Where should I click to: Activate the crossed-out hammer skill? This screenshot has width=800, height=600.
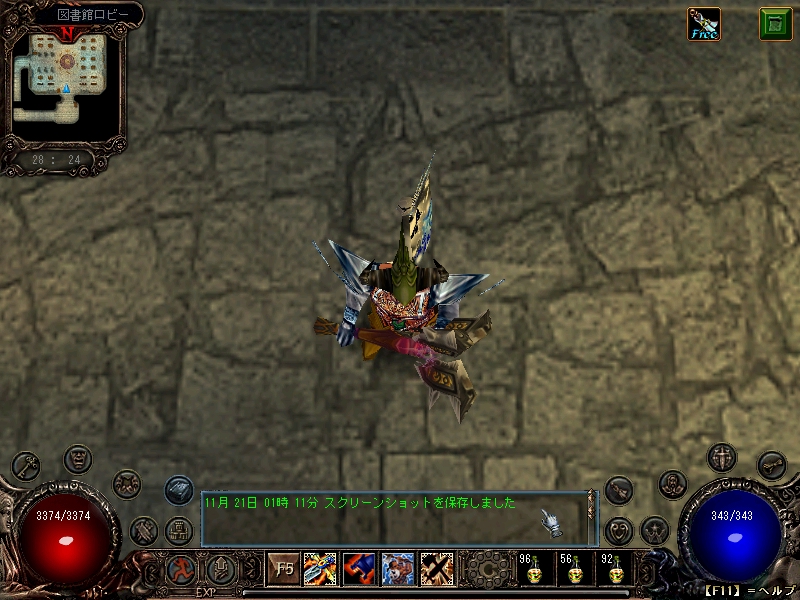pyautogui.click(x=437, y=569)
